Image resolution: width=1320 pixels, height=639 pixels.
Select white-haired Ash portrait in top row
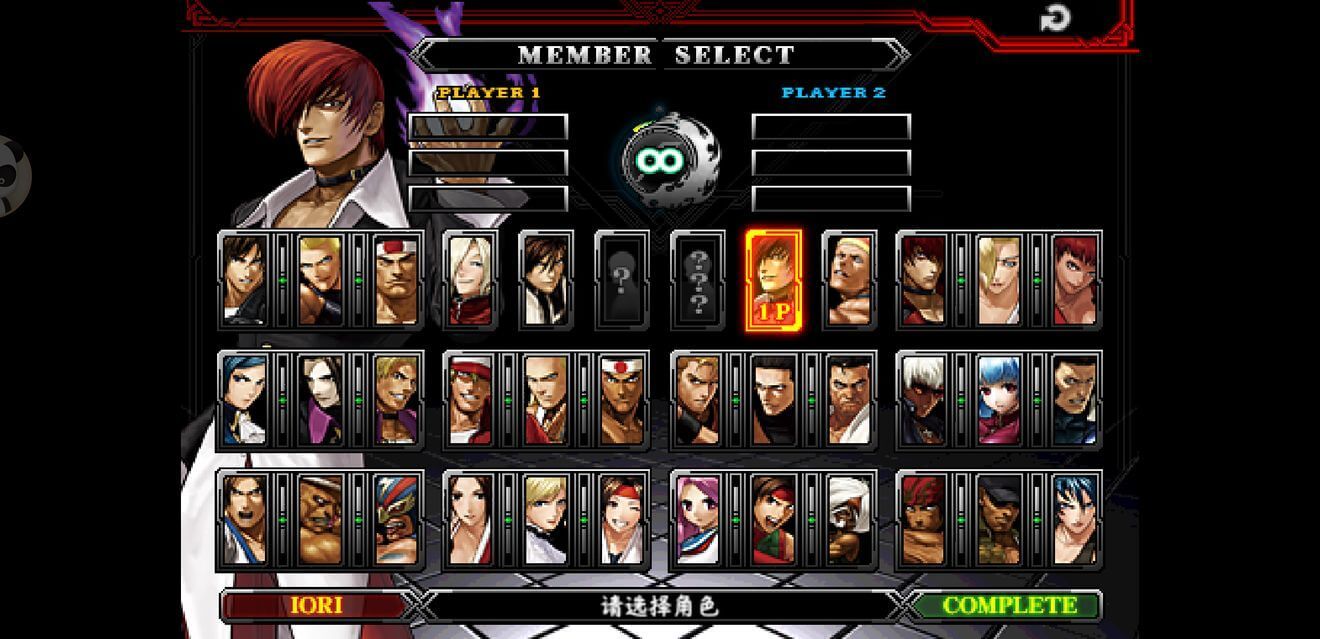pyautogui.click(x=470, y=279)
